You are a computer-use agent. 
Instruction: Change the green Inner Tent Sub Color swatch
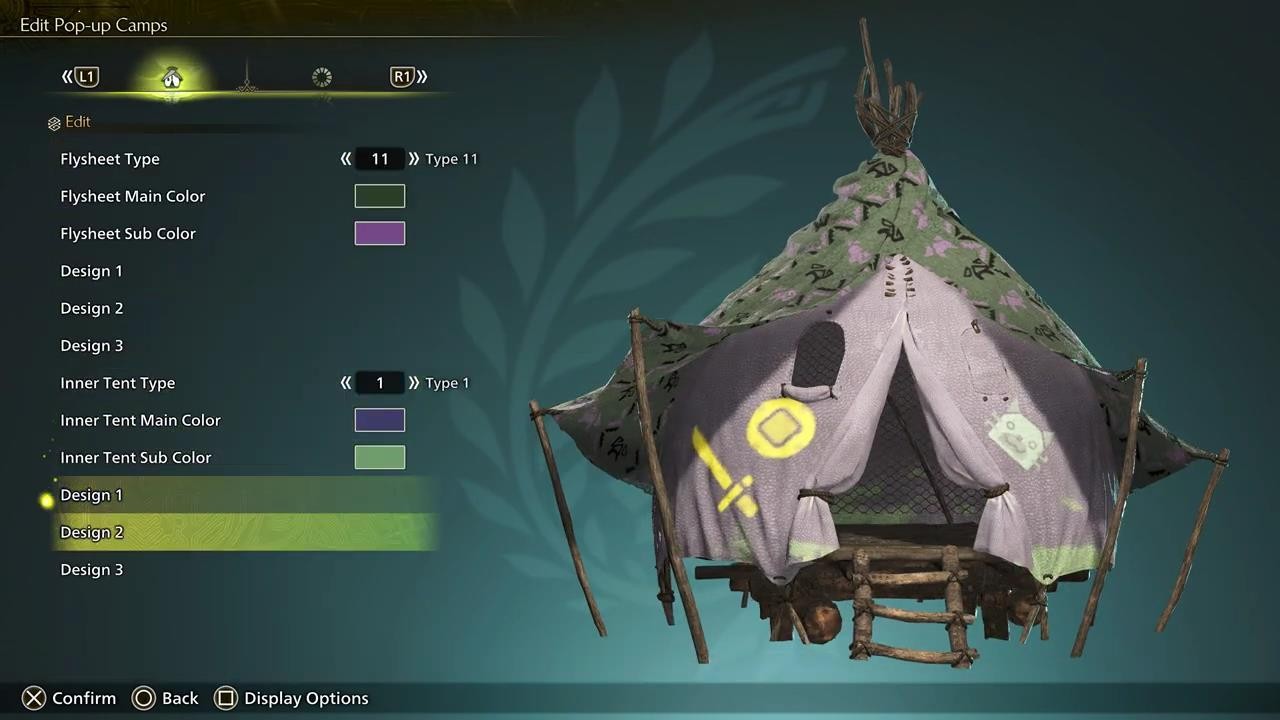pyautogui.click(x=380, y=457)
